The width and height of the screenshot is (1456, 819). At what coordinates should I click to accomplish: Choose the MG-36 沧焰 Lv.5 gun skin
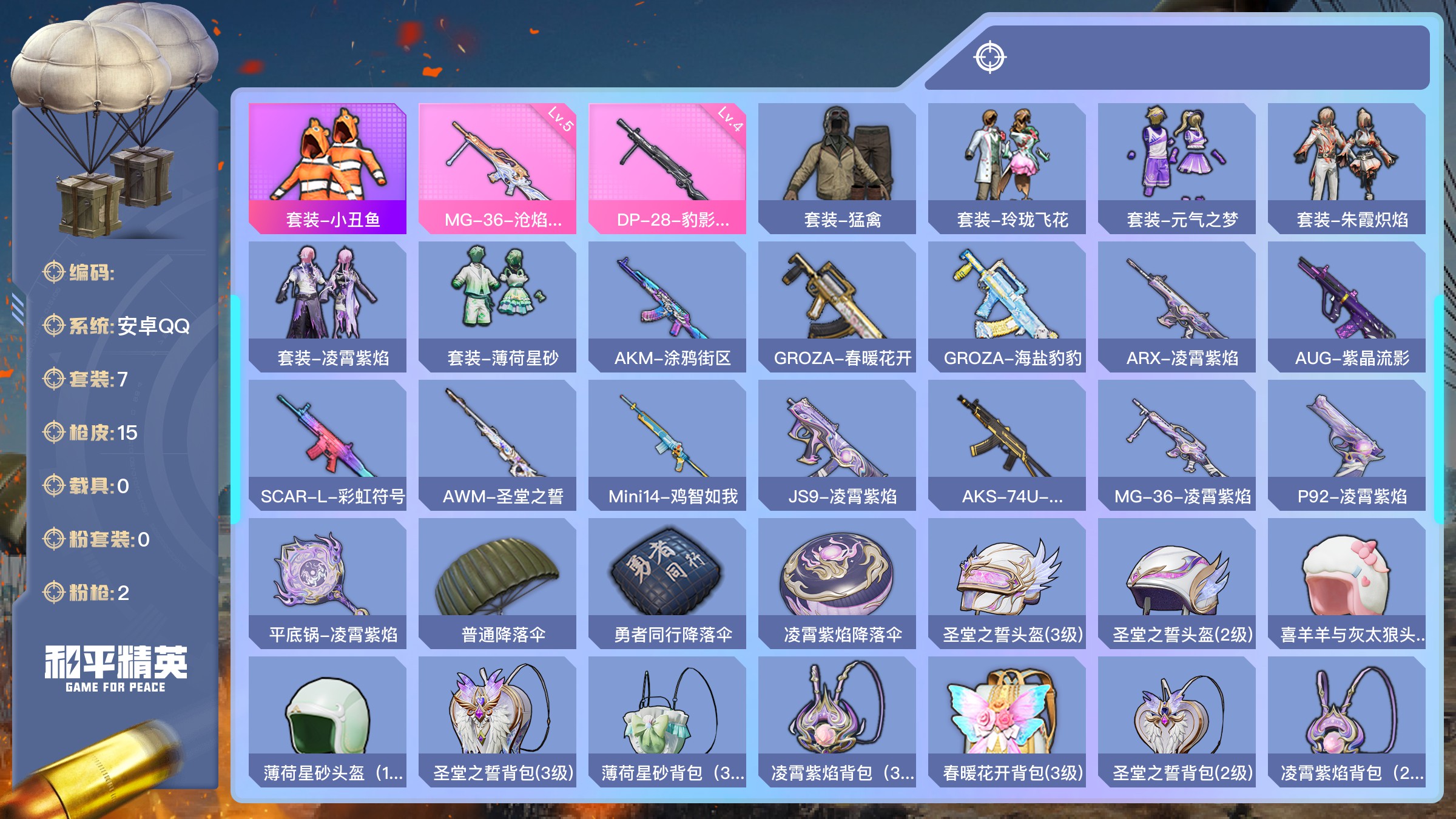(x=497, y=168)
